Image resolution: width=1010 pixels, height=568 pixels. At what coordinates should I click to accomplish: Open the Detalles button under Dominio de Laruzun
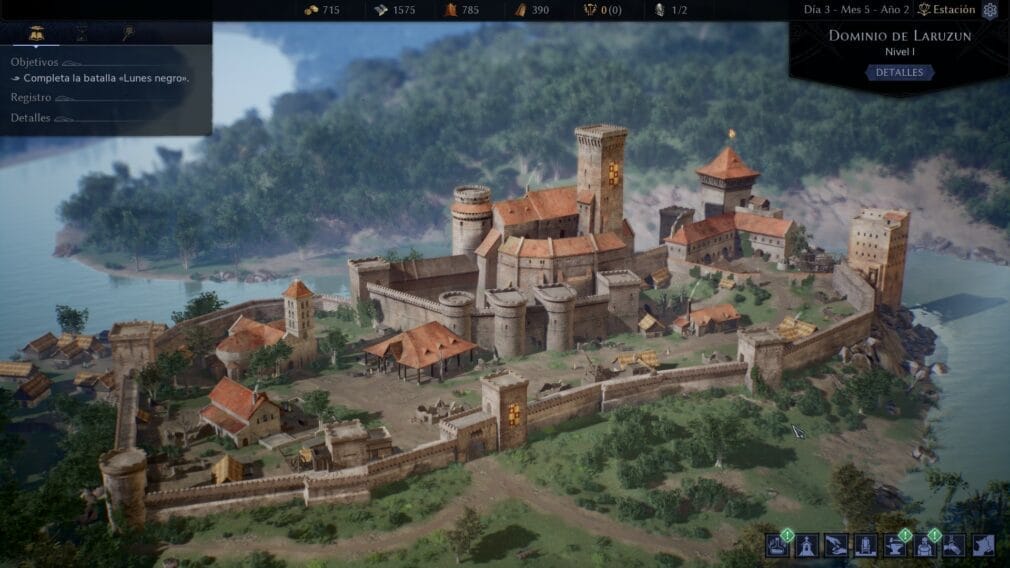[899, 73]
